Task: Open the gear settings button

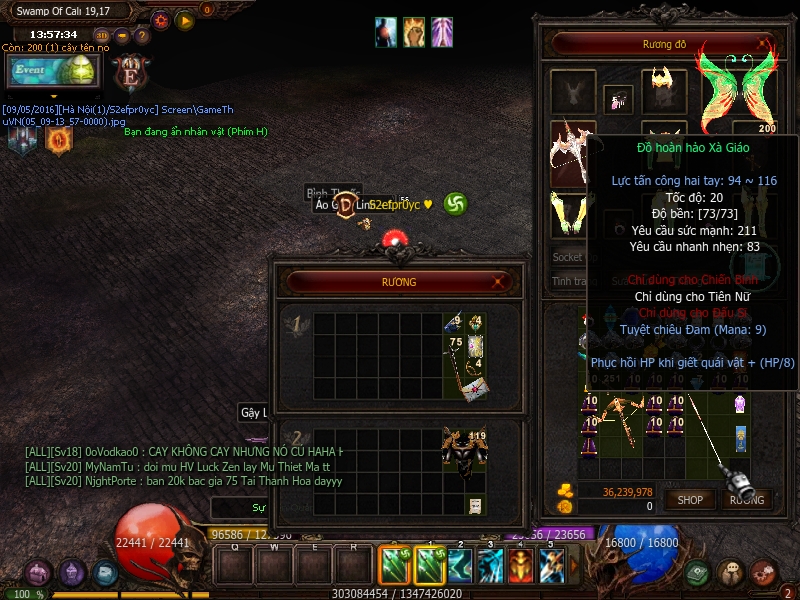Action: point(161,20)
